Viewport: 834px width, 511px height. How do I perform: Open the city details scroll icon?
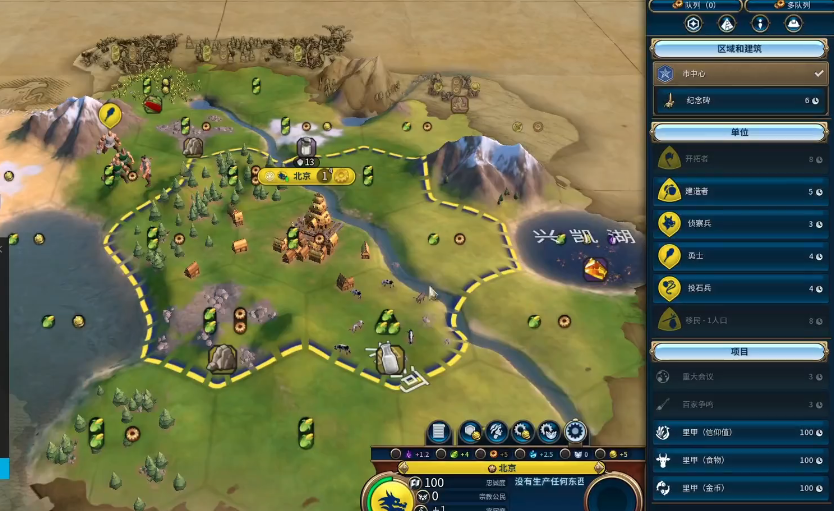click(438, 432)
